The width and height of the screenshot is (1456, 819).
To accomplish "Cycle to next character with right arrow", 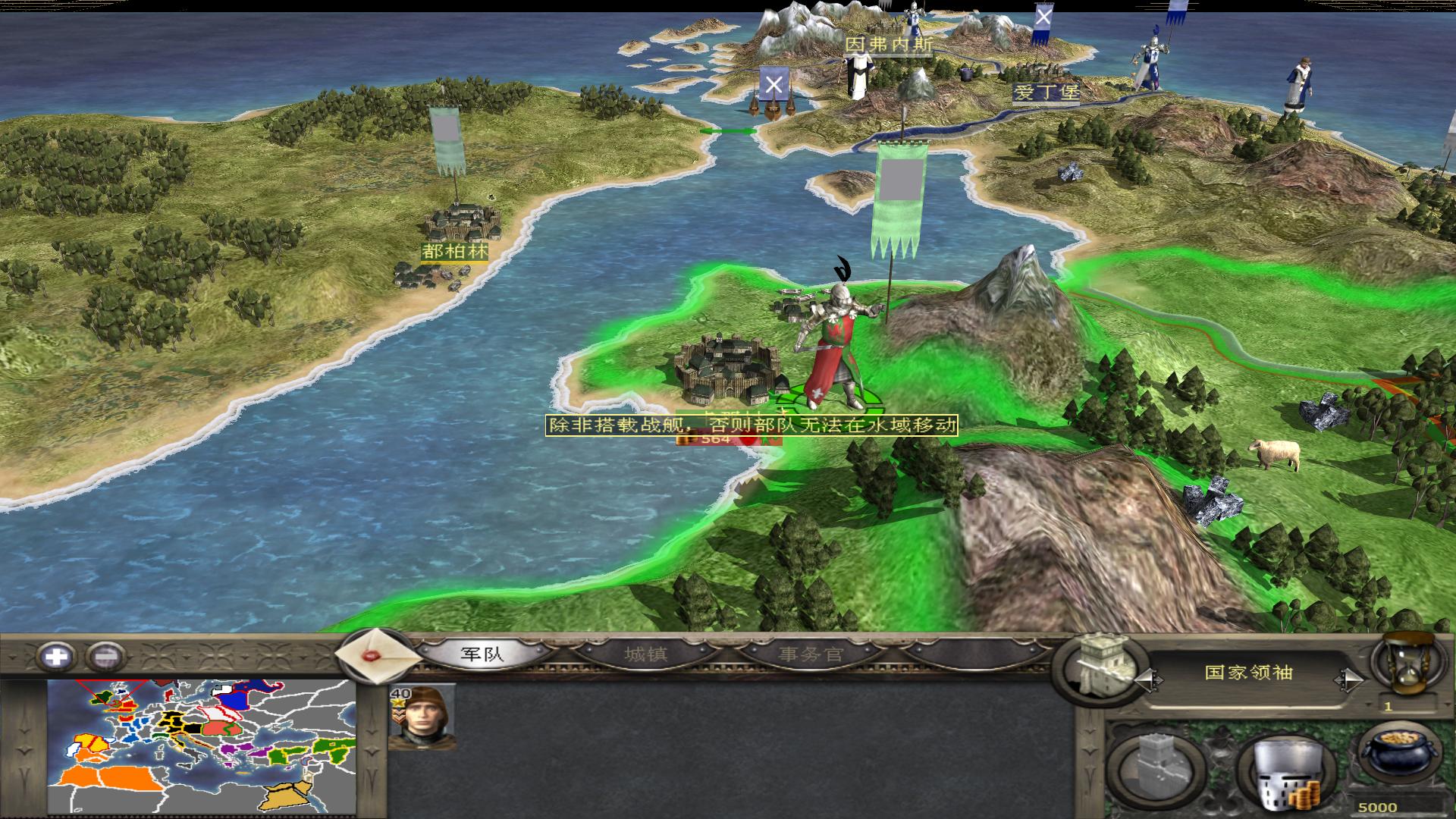I will [x=1350, y=680].
